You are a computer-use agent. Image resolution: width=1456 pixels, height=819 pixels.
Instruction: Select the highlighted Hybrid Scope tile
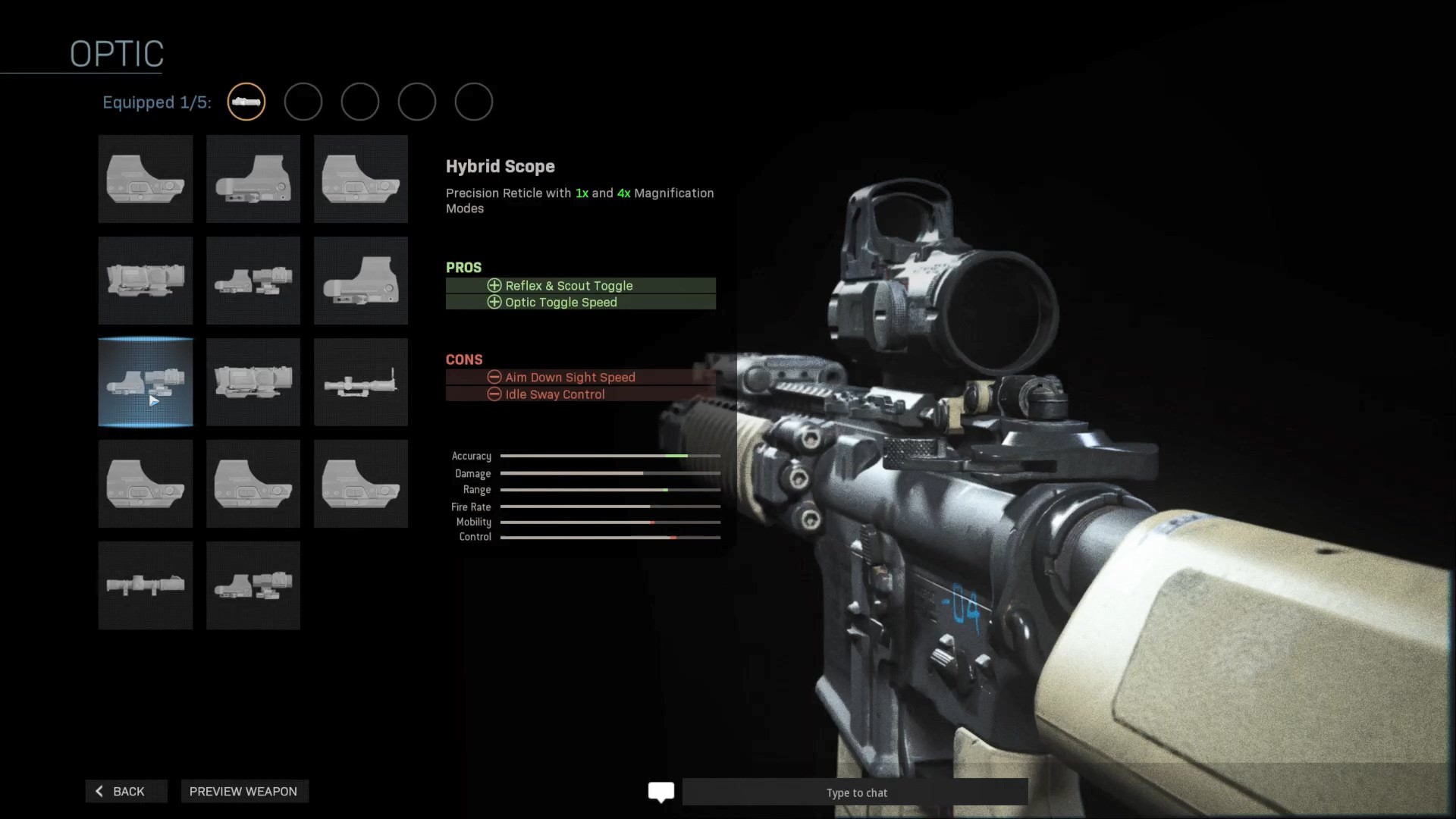tap(146, 382)
